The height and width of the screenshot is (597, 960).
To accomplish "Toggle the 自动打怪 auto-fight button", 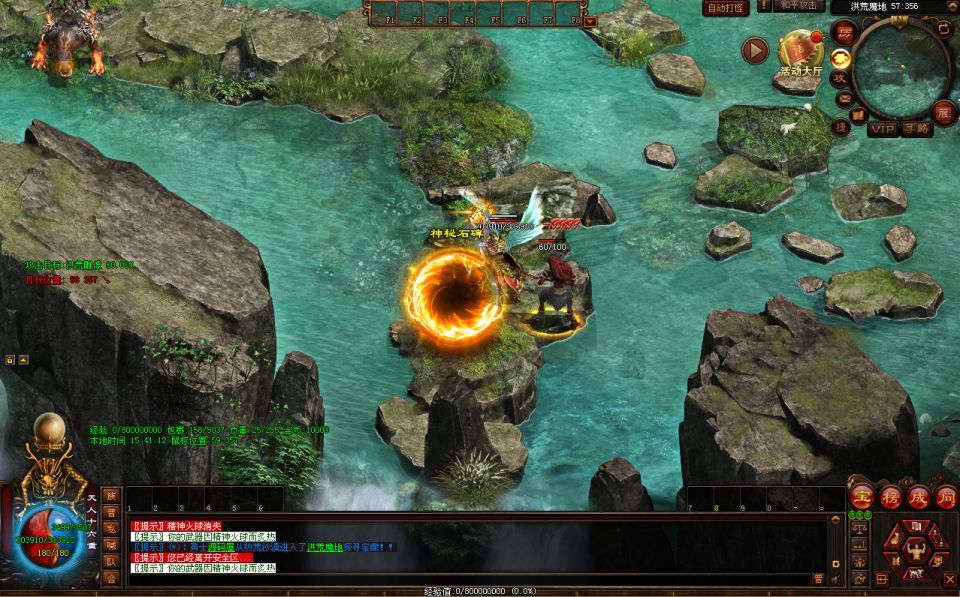I will click(727, 8).
